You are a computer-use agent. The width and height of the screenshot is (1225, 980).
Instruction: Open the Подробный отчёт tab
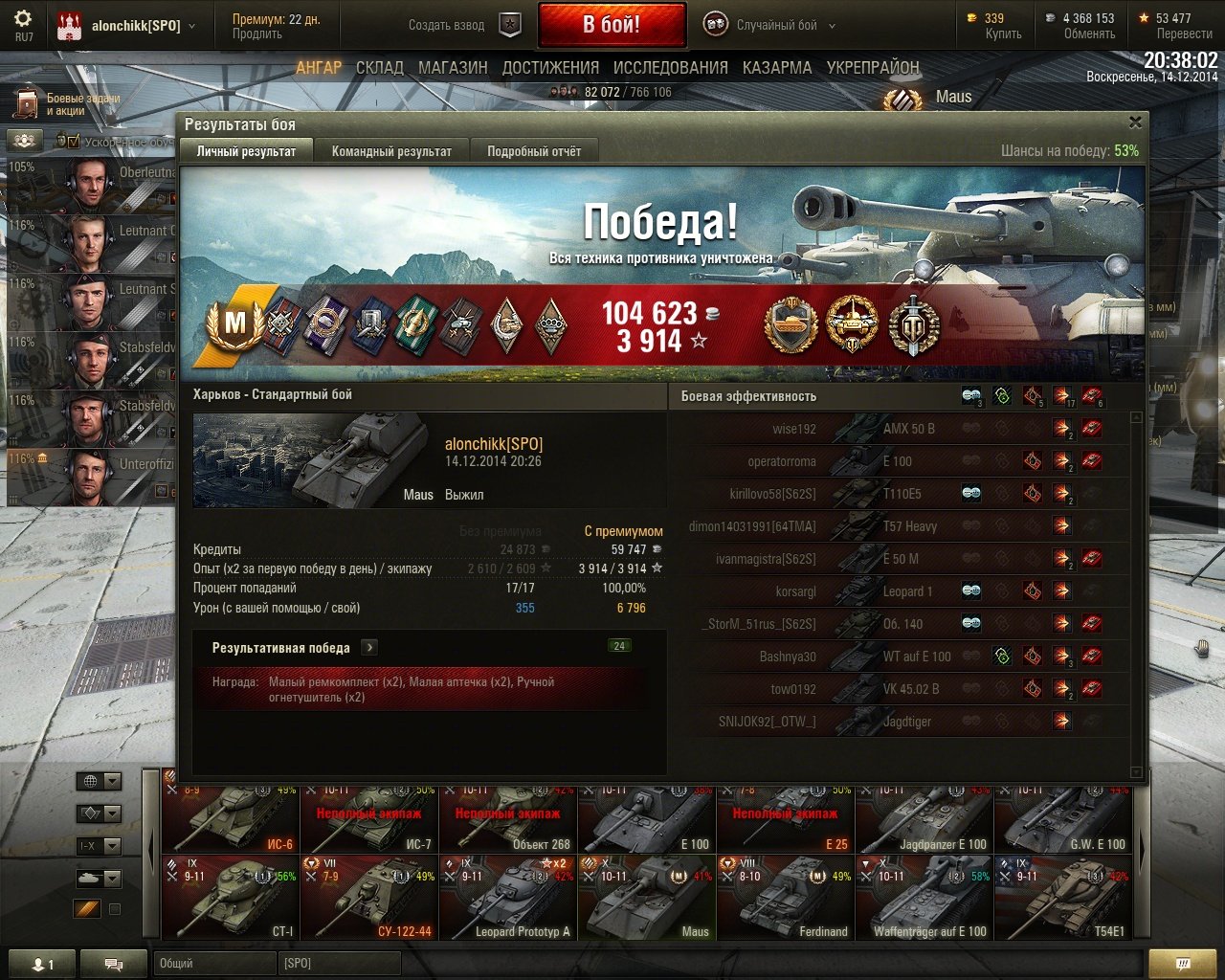pyautogui.click(x=534, y=151)
